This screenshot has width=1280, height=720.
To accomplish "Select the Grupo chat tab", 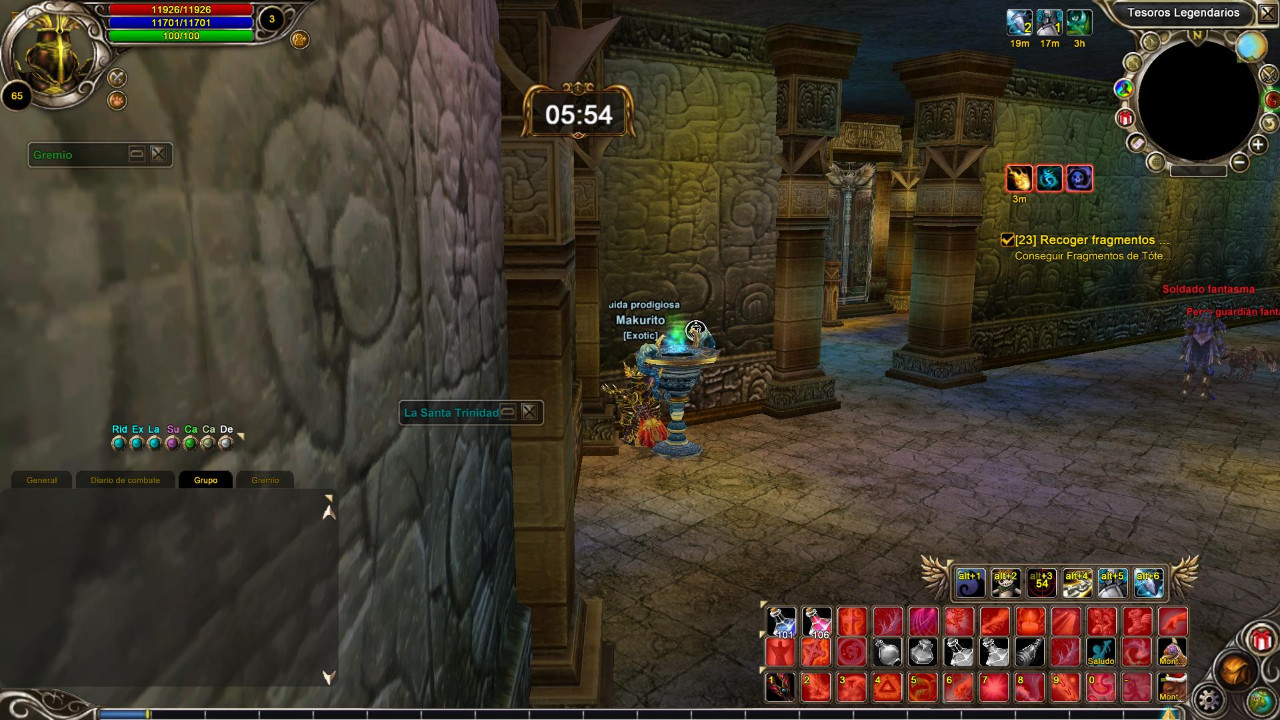I will (205, 480).
